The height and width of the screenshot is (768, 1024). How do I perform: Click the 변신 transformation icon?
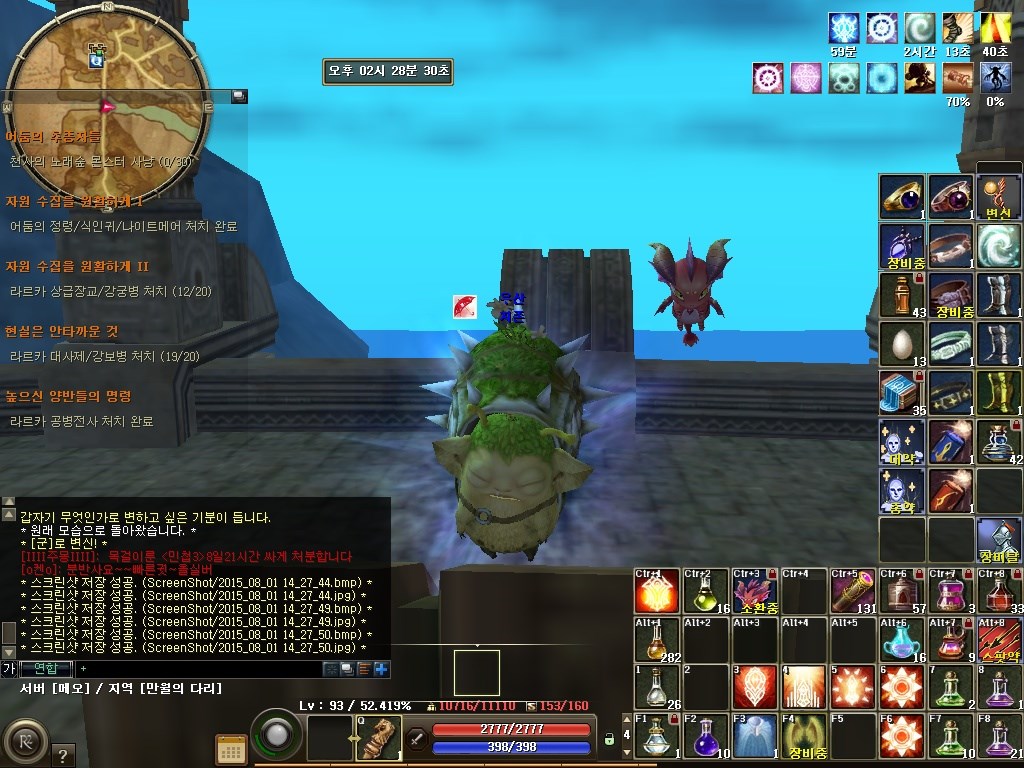pyautogui.click(x=999, y=197)
